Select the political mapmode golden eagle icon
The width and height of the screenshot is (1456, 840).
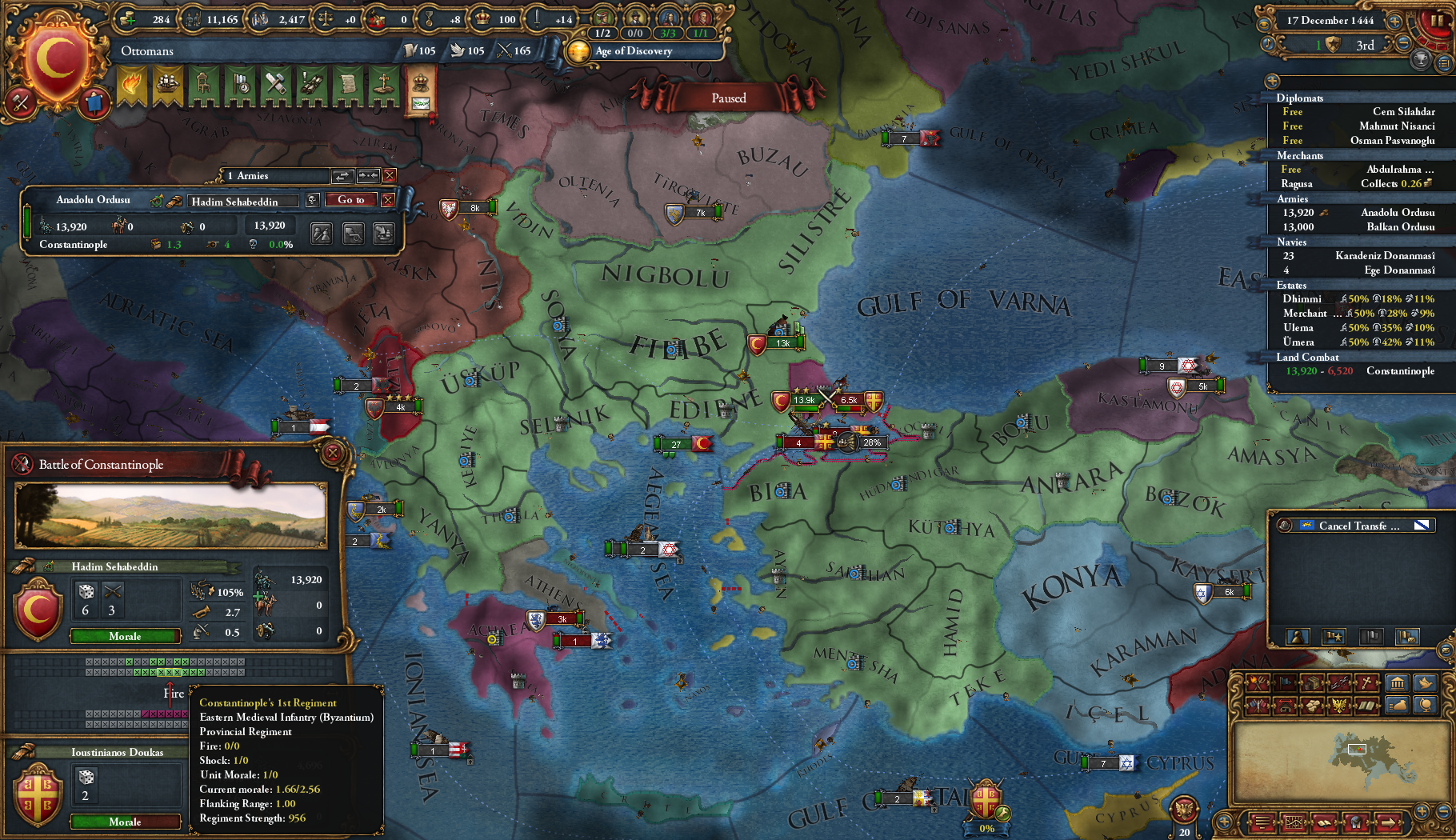pyautogui.click(x=1338, y=706)
